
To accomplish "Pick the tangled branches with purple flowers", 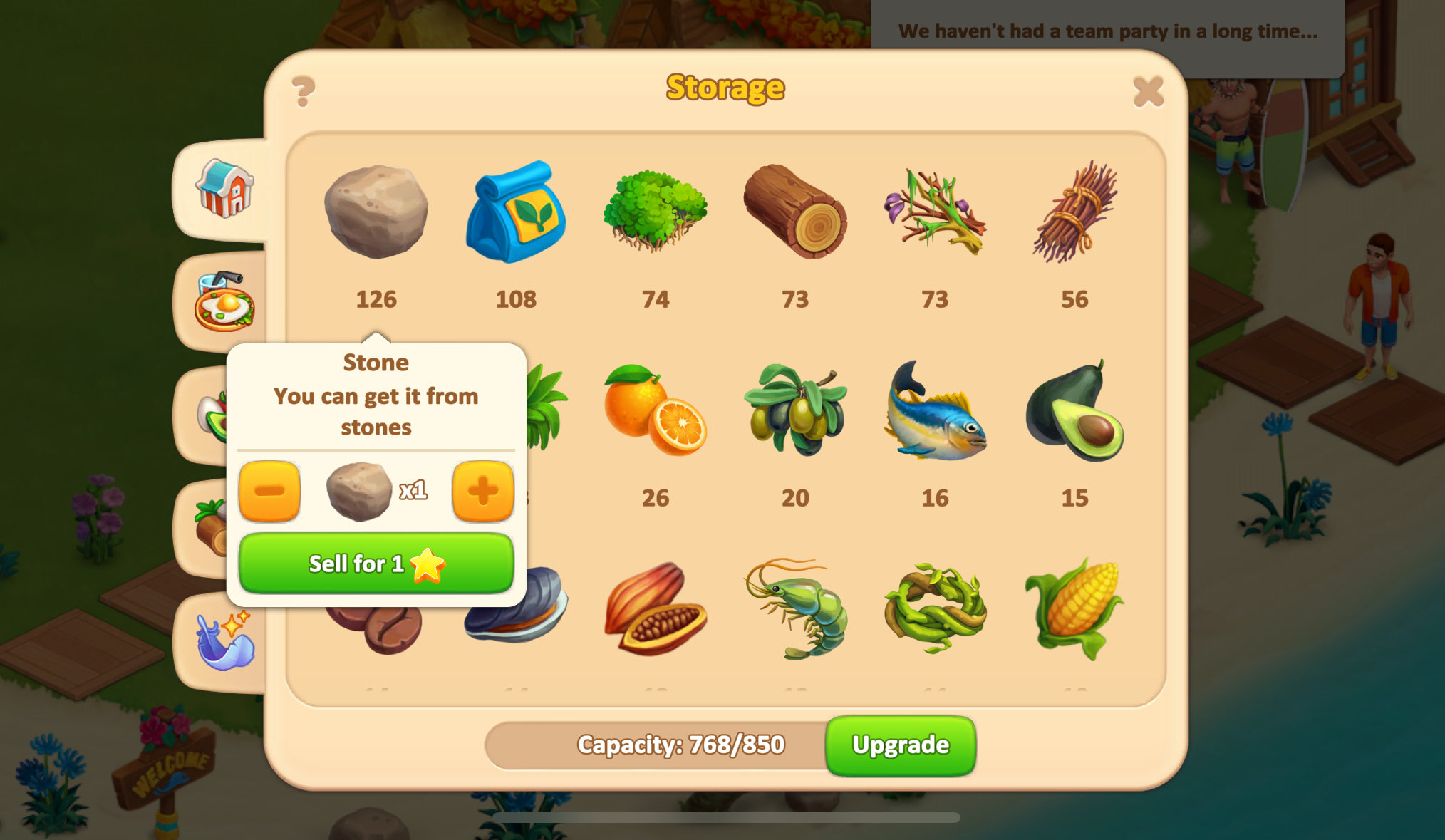I will click(935, 212).
